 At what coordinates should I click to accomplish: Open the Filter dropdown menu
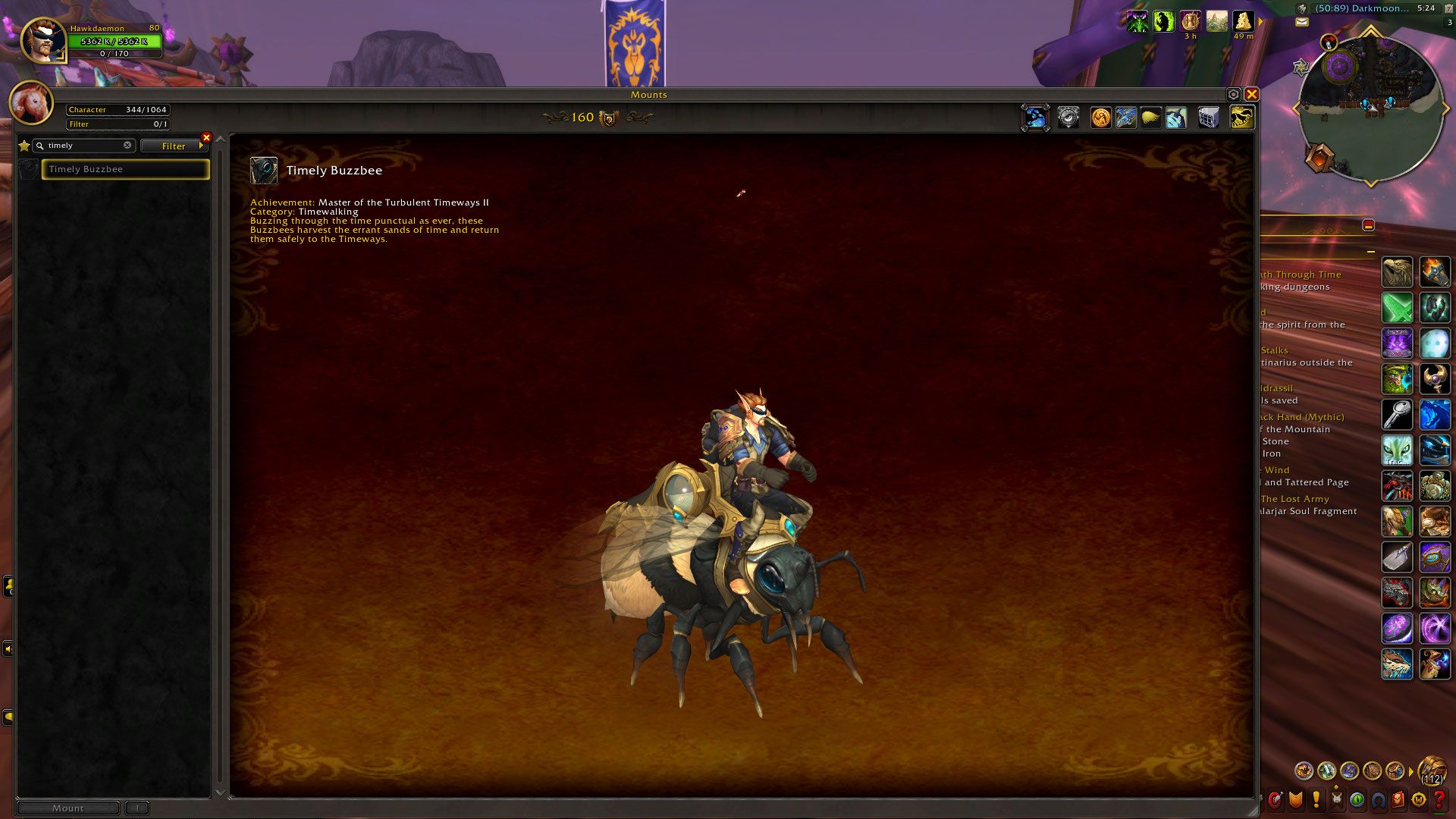point(174,146)
